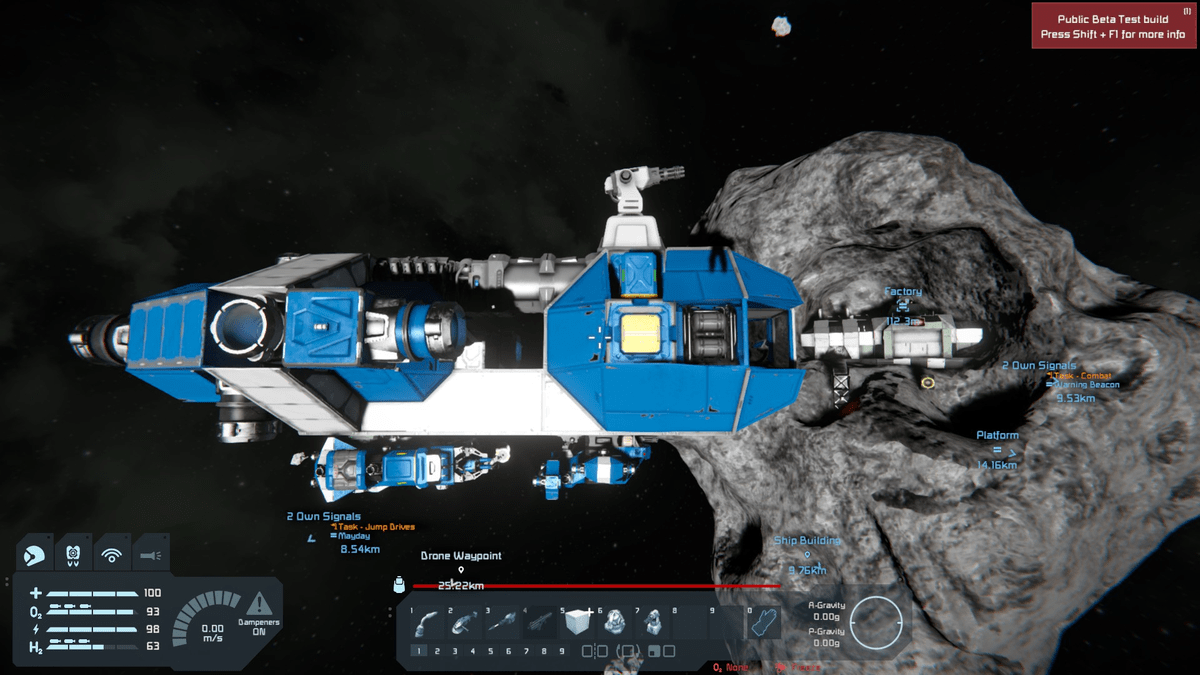Select the white armor block slot

coord(577,623)
